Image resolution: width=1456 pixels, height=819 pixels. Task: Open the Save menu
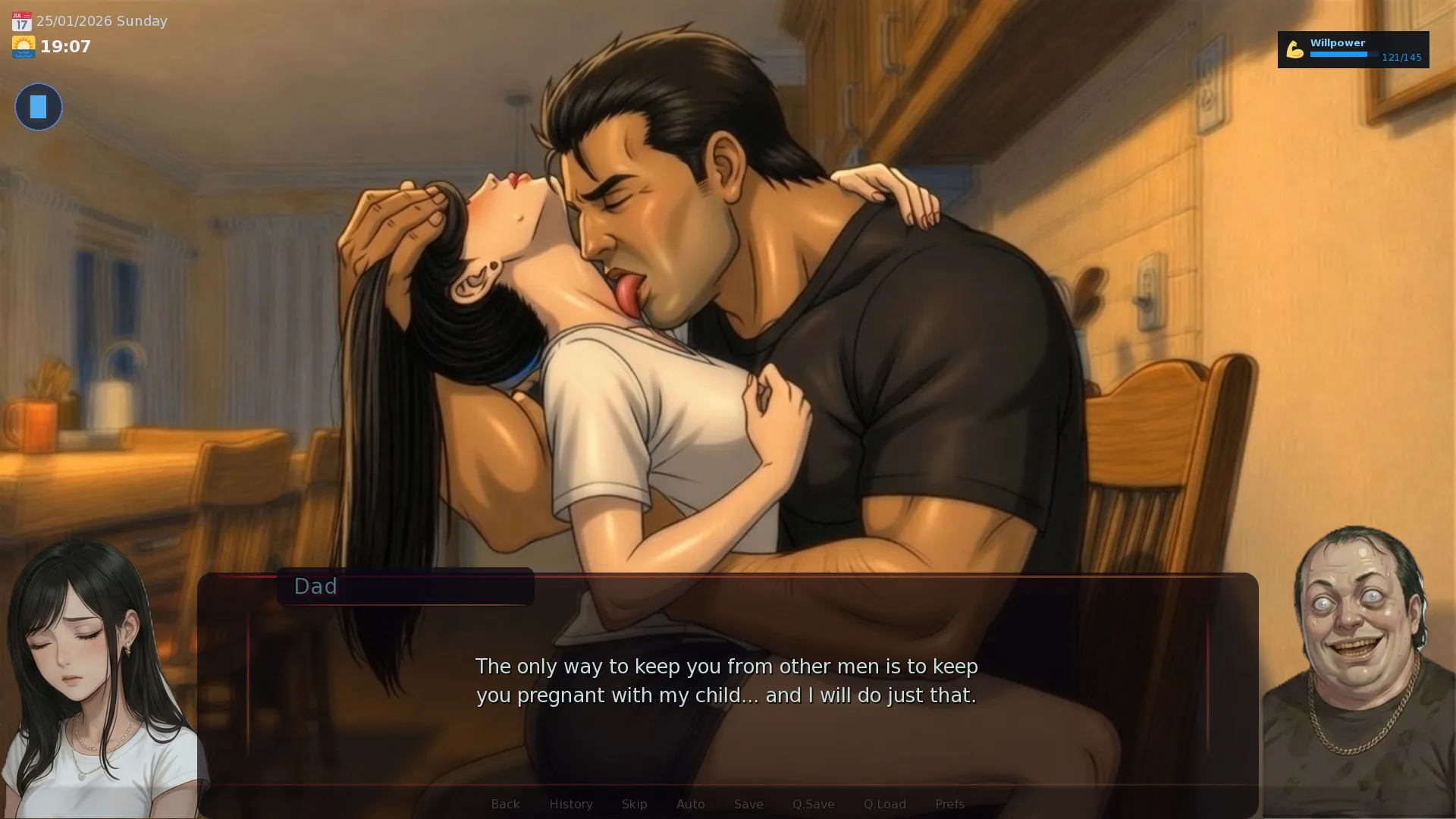pyautogui.click(x=748, y=804)
